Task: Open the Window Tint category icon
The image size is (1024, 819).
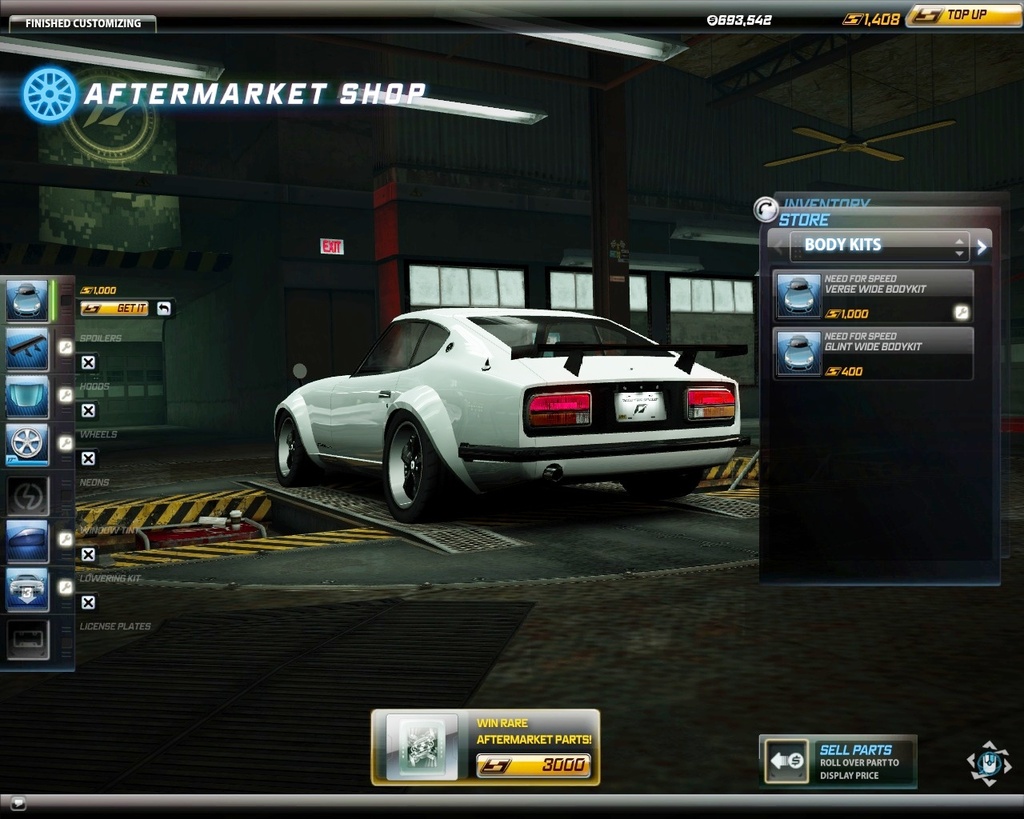Action: 27,541
